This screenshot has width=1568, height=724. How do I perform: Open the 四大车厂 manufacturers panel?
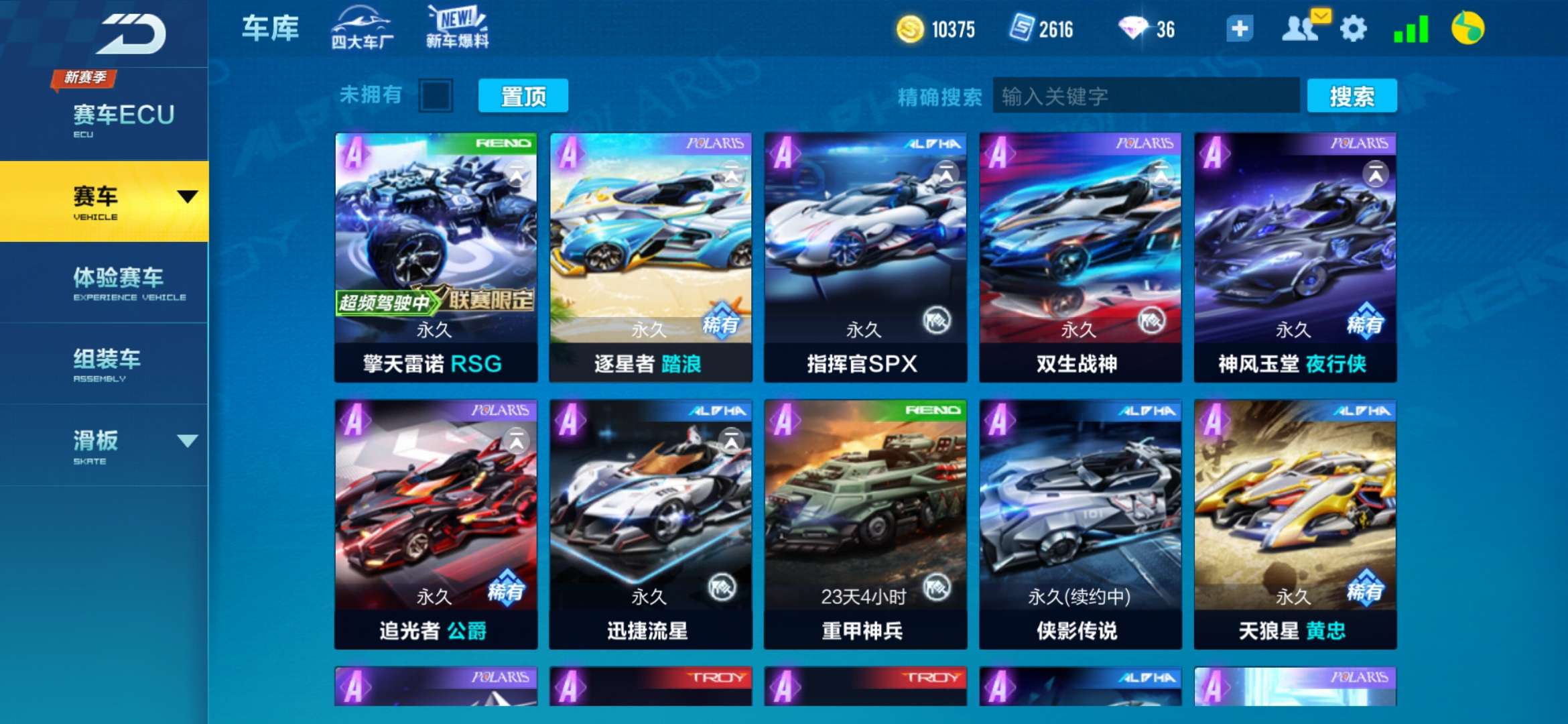[x=361, y=28]
